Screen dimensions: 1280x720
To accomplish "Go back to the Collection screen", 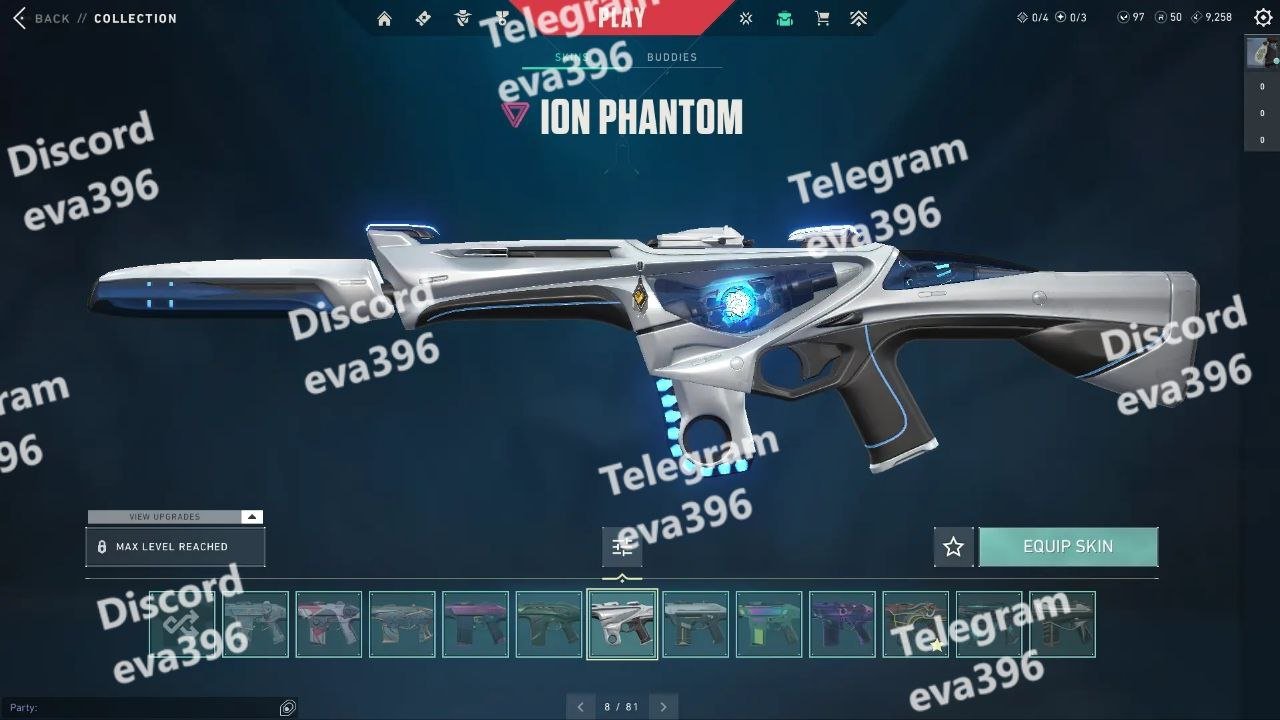I will (42, 18).
